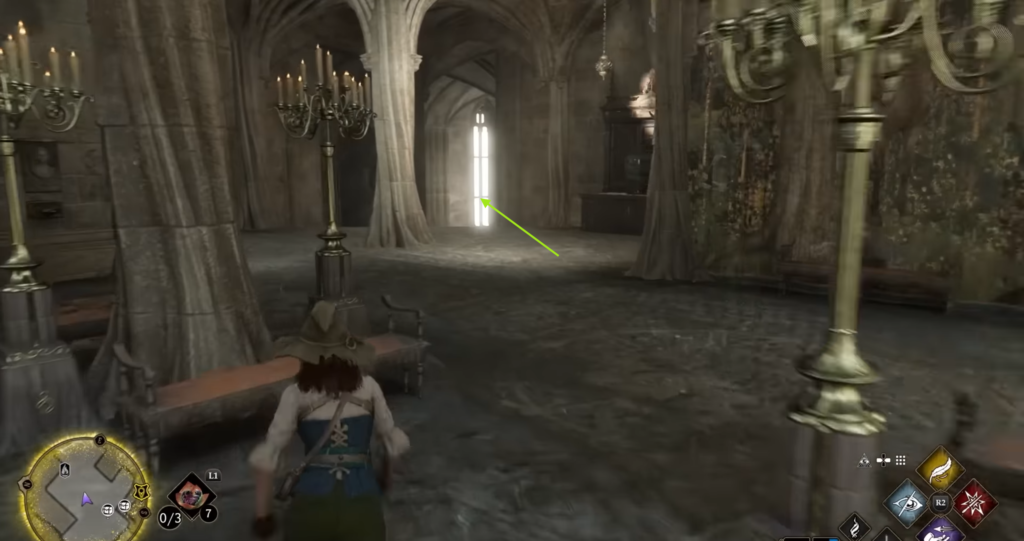Cast the purple hand-and-arrow Accio spell

click(x=939, y=530)
